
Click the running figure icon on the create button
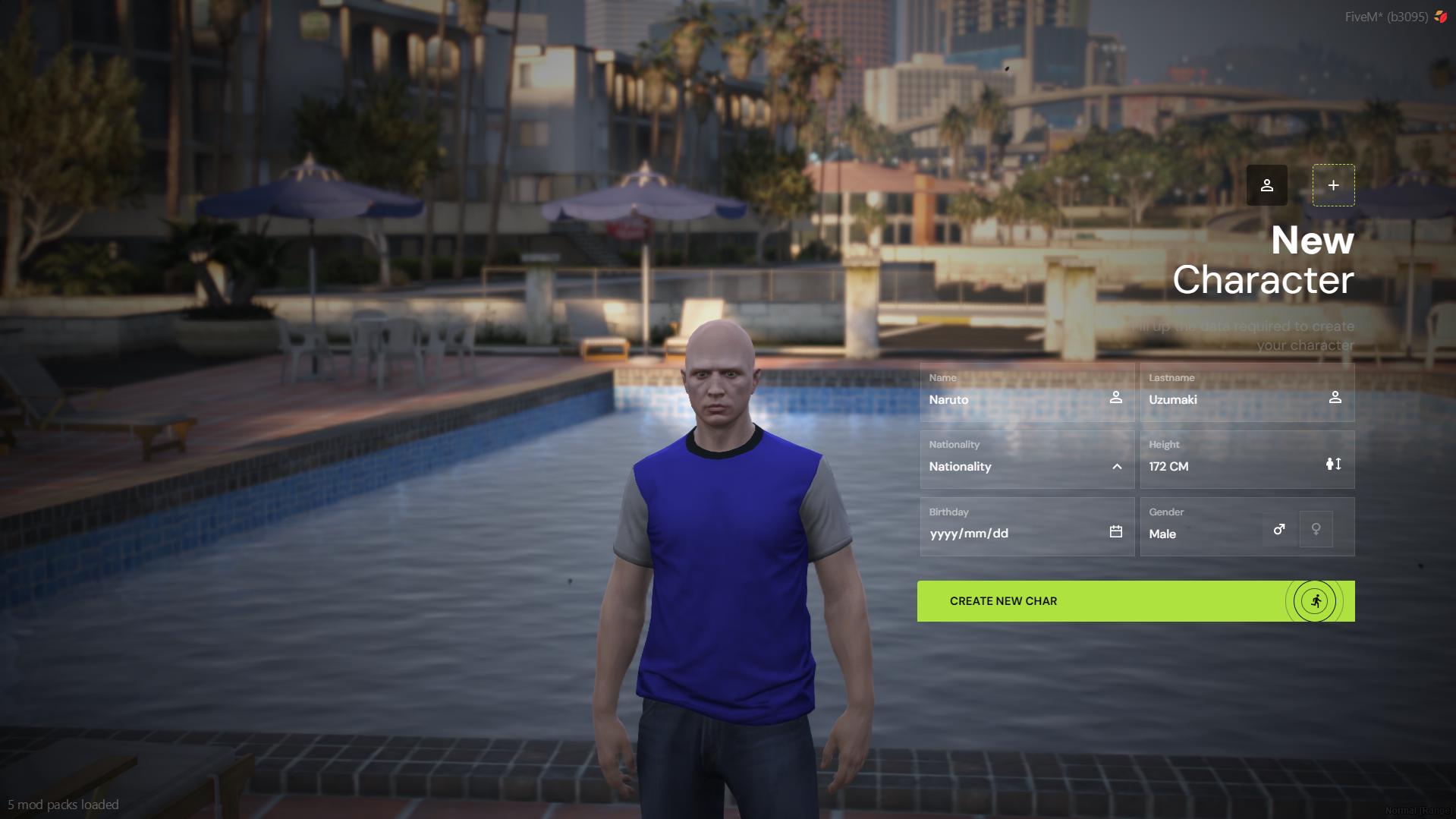[1316, 600]
